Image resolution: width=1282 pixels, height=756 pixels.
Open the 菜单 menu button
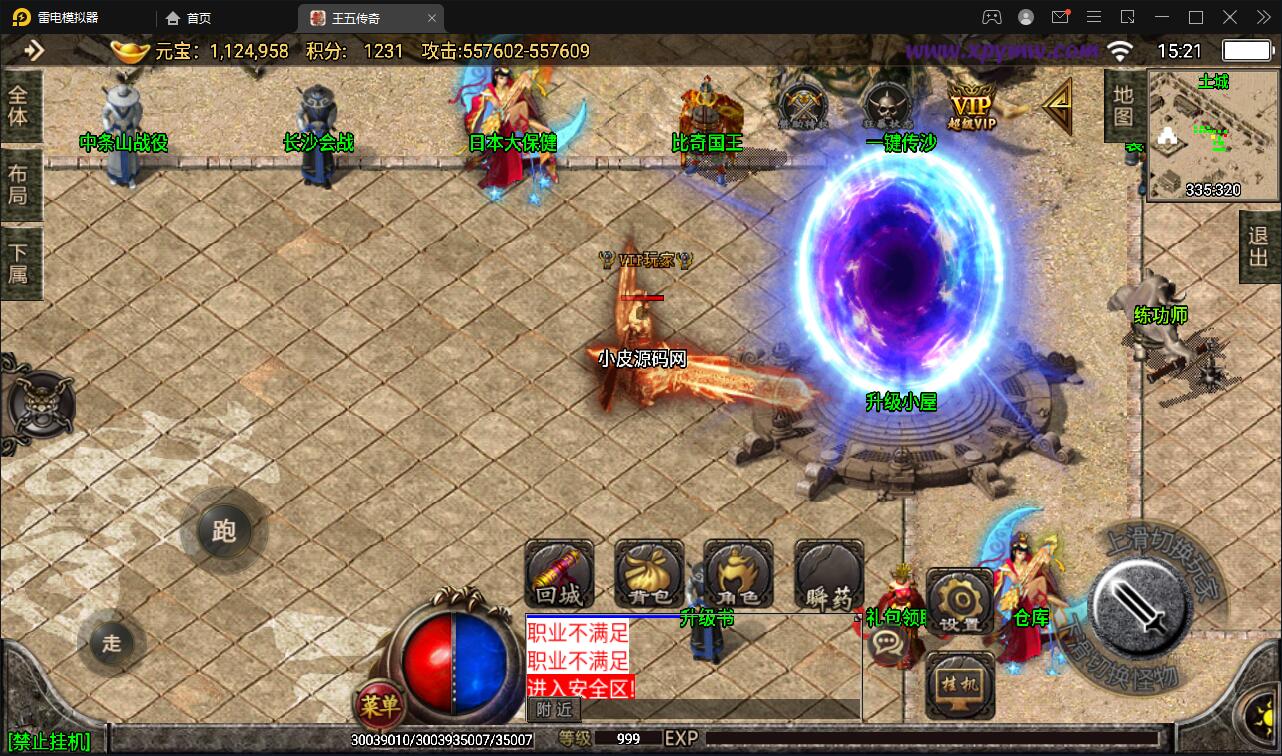pos(380,706)
